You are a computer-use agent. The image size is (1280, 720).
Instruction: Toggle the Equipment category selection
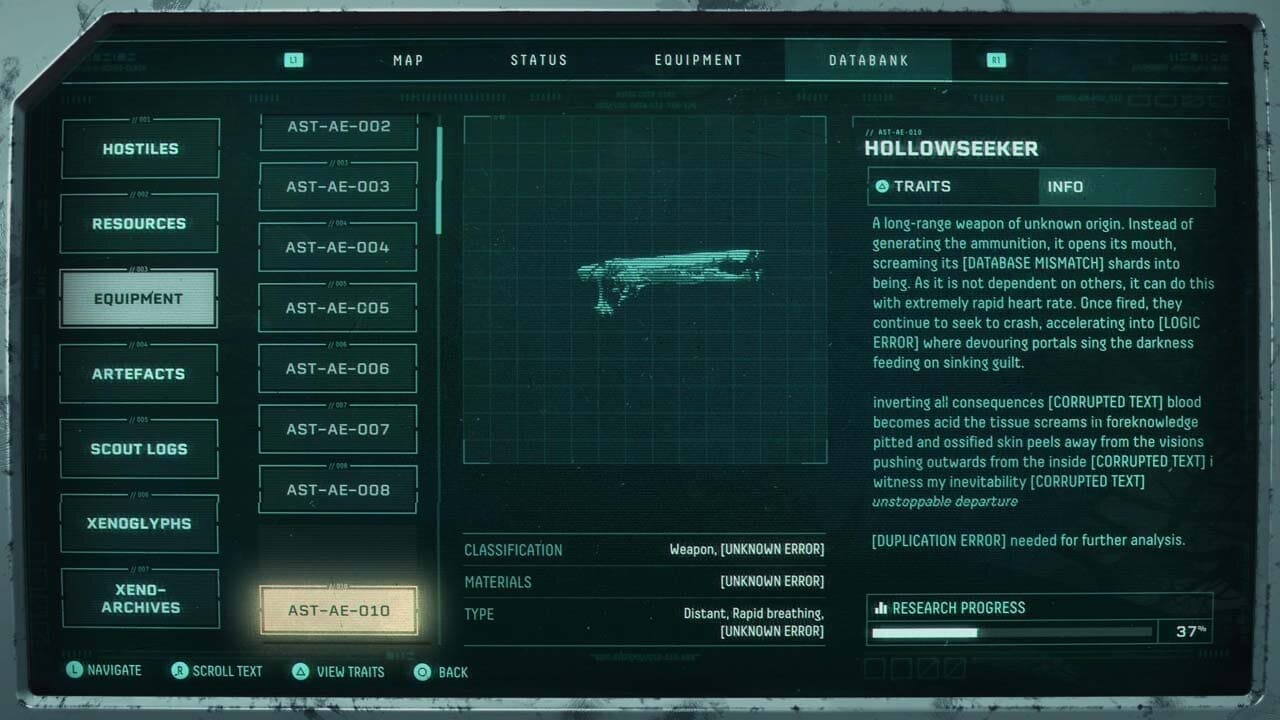[x=139, y=298]
